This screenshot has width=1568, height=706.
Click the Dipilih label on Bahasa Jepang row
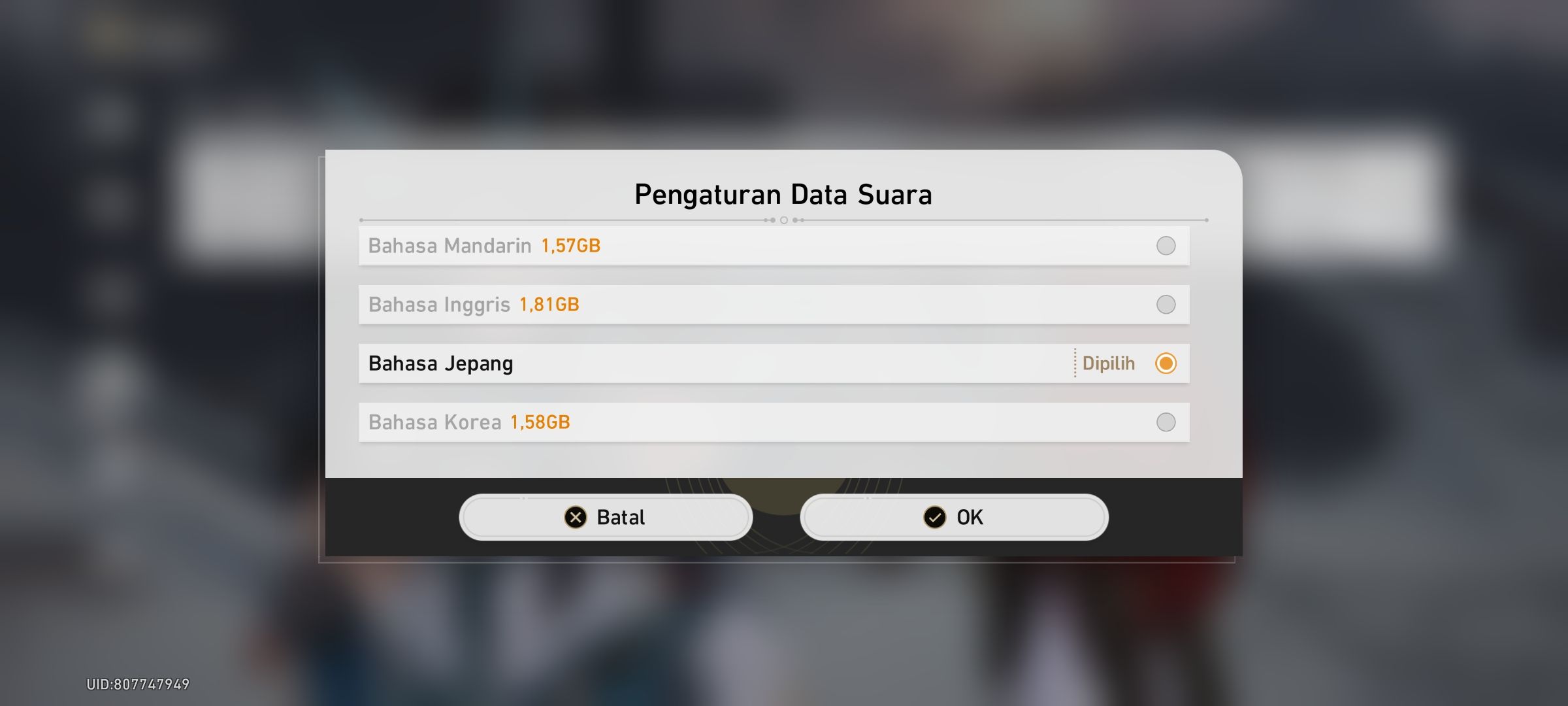click(1107, 363)
